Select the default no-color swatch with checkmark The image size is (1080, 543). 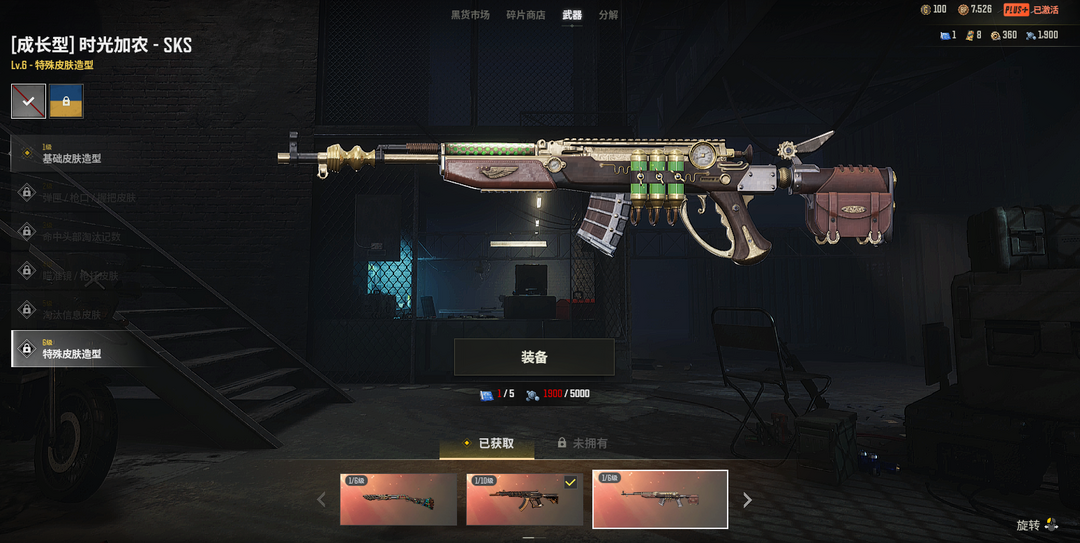point(28,101)
